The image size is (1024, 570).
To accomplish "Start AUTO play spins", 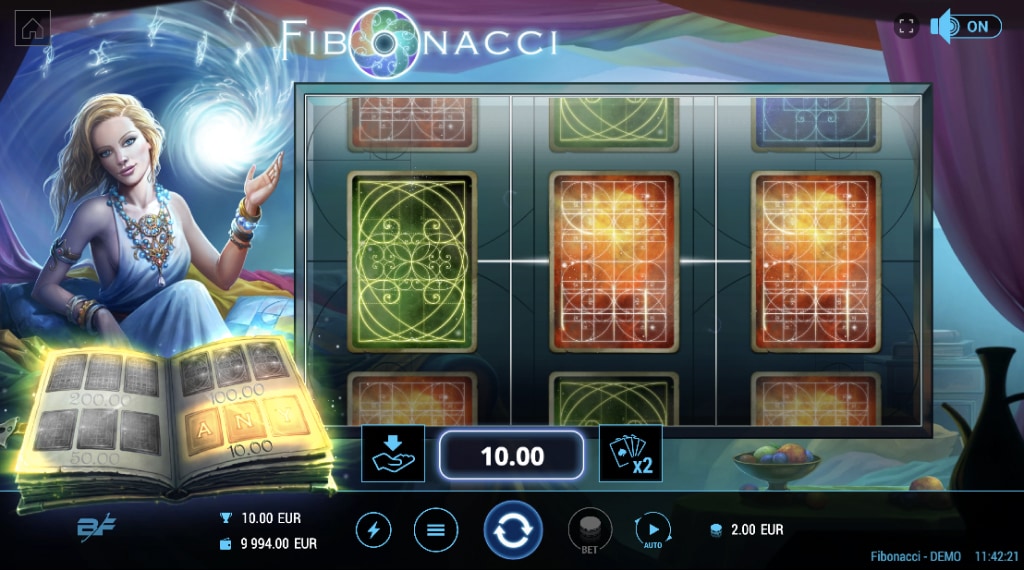I will tap(652, 530).
